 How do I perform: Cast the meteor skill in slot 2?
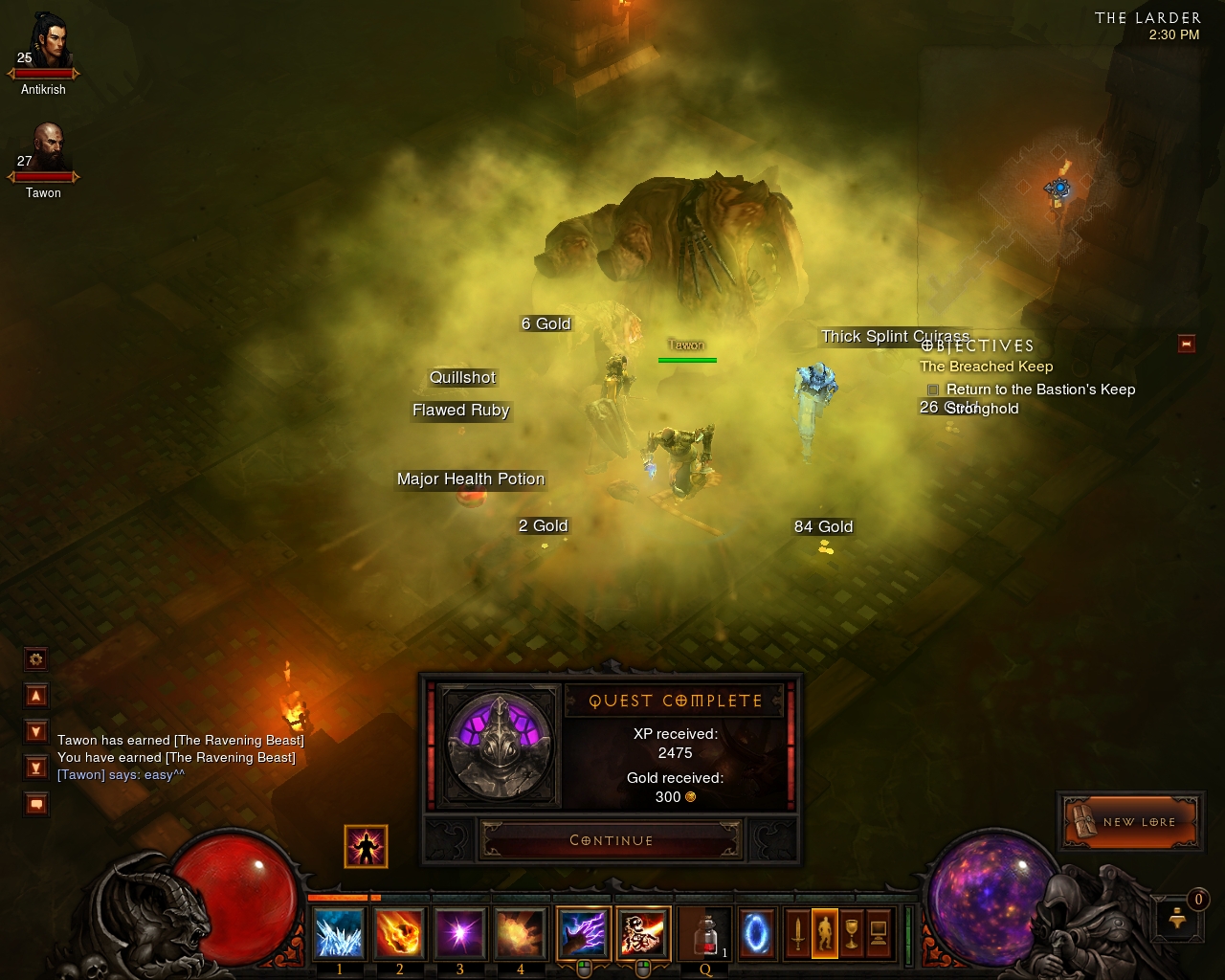pos(399,933)
